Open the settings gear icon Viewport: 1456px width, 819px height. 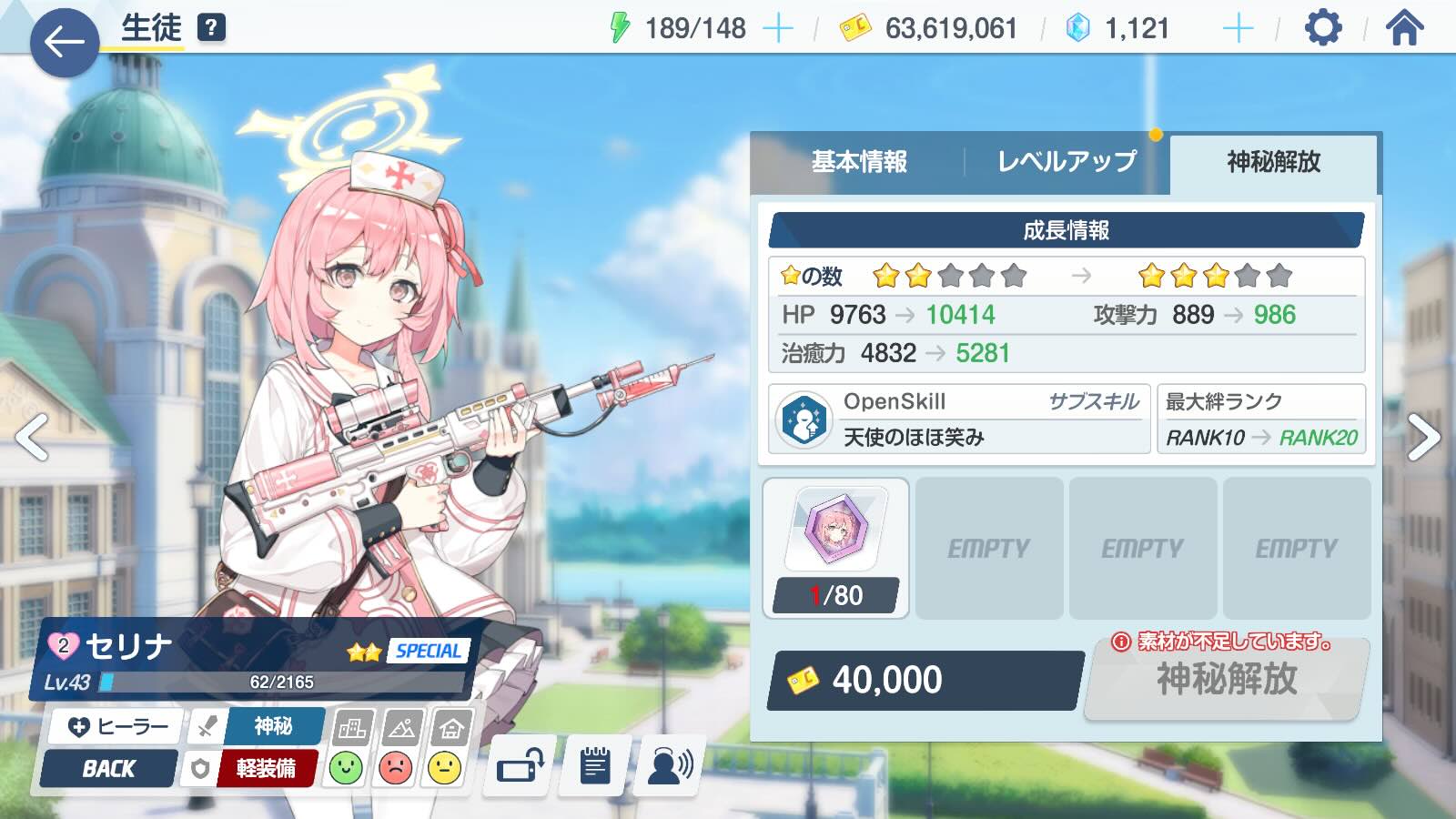coord(1321,28)
